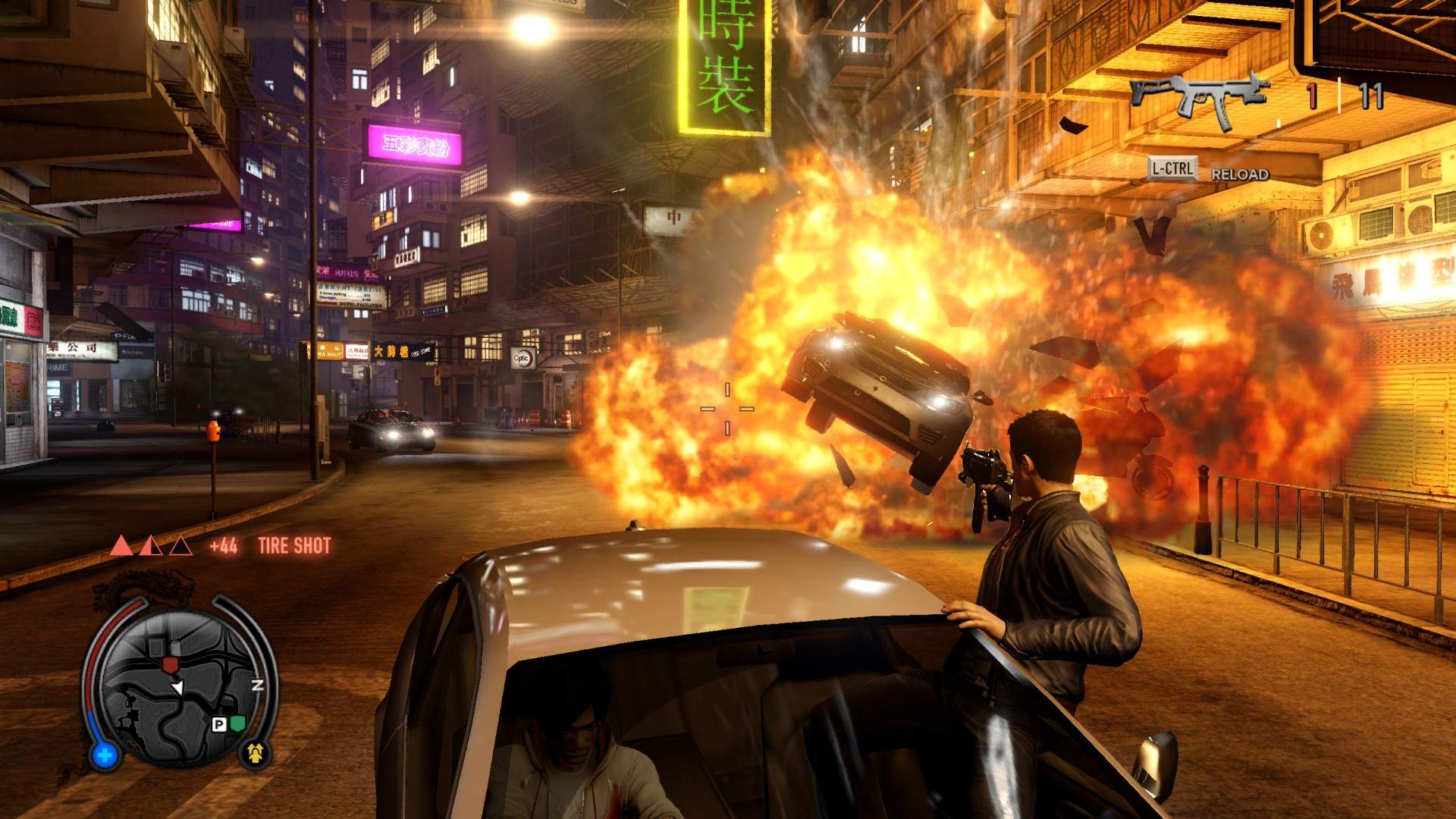This screenshot has width=1456, height=819.
Task: Select the green shield marker on the minimap
Action: coord(238,723)
